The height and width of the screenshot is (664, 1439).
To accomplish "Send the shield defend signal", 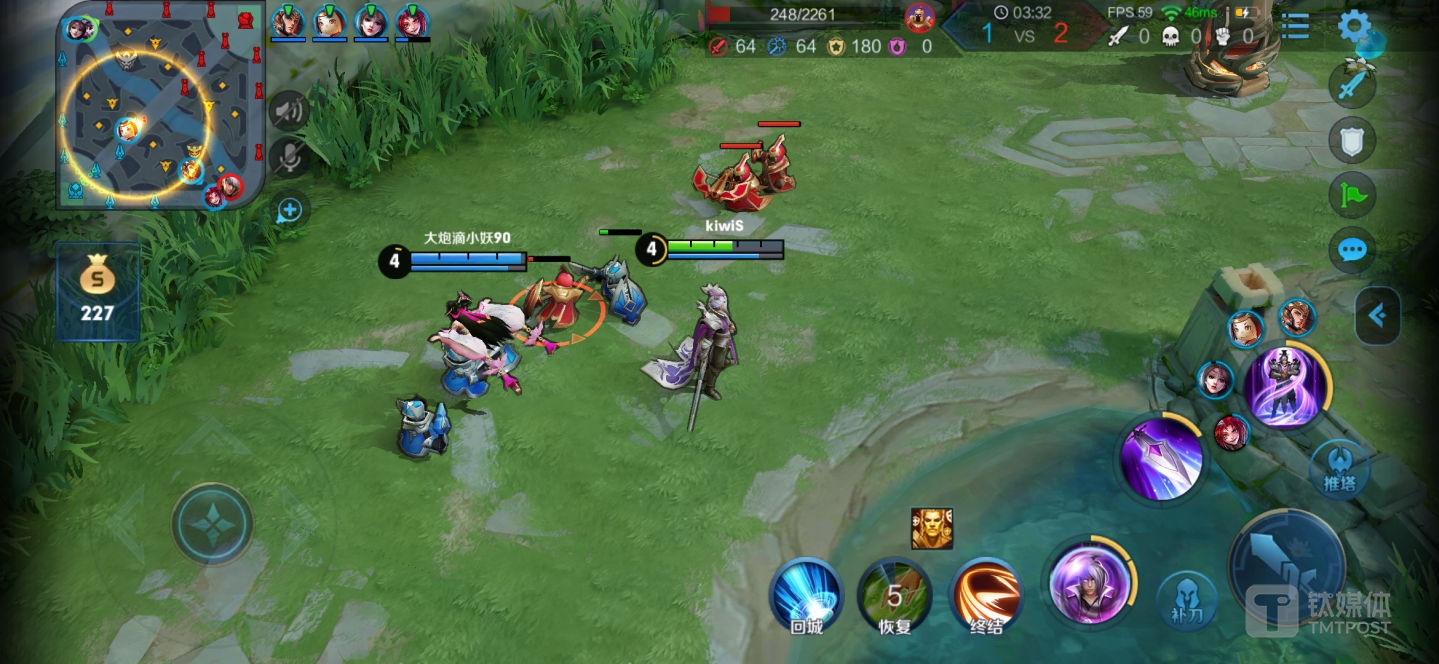I will [x=1352, y=141].
